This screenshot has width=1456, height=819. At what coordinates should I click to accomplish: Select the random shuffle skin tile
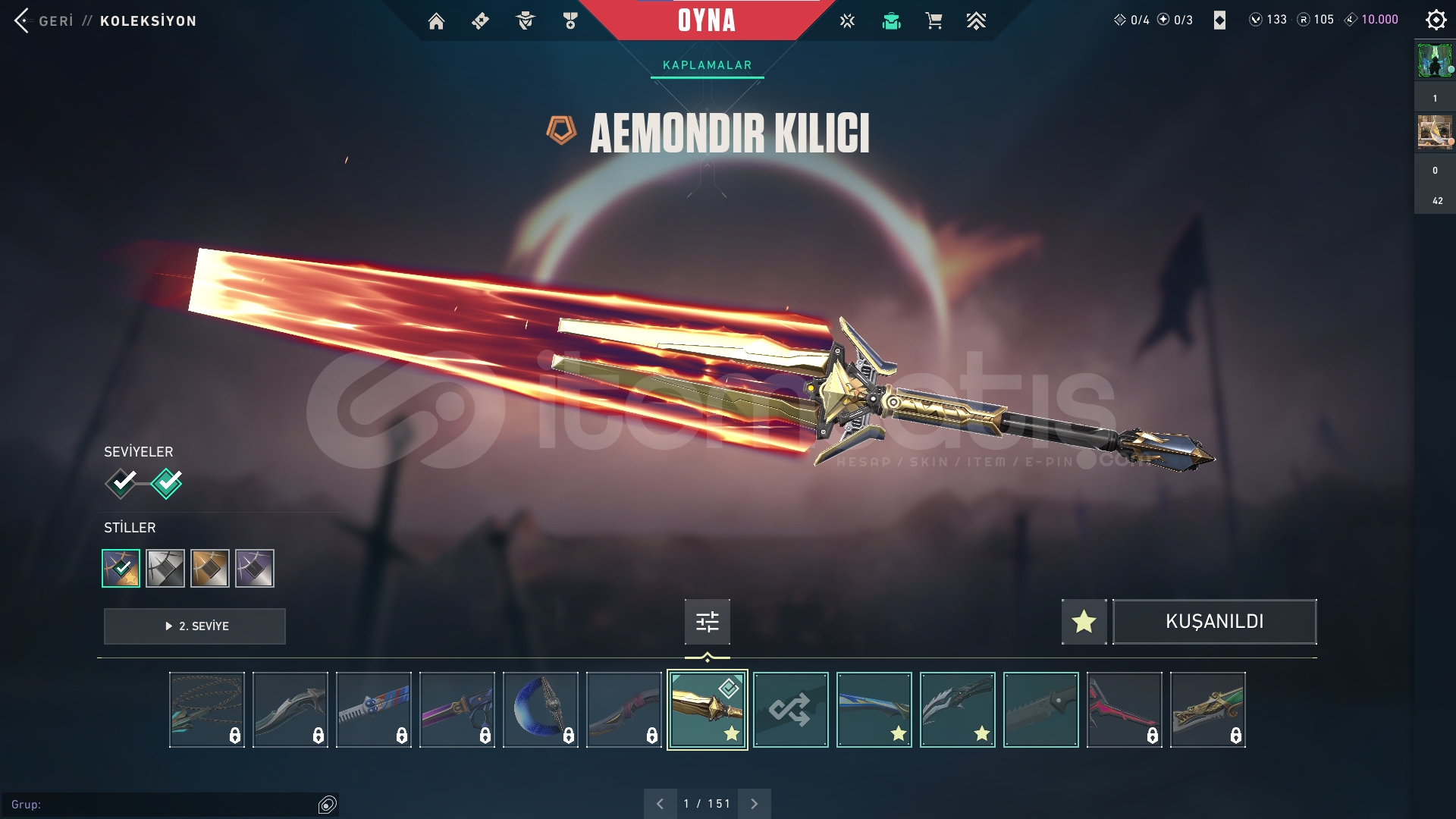click(790, 710)
